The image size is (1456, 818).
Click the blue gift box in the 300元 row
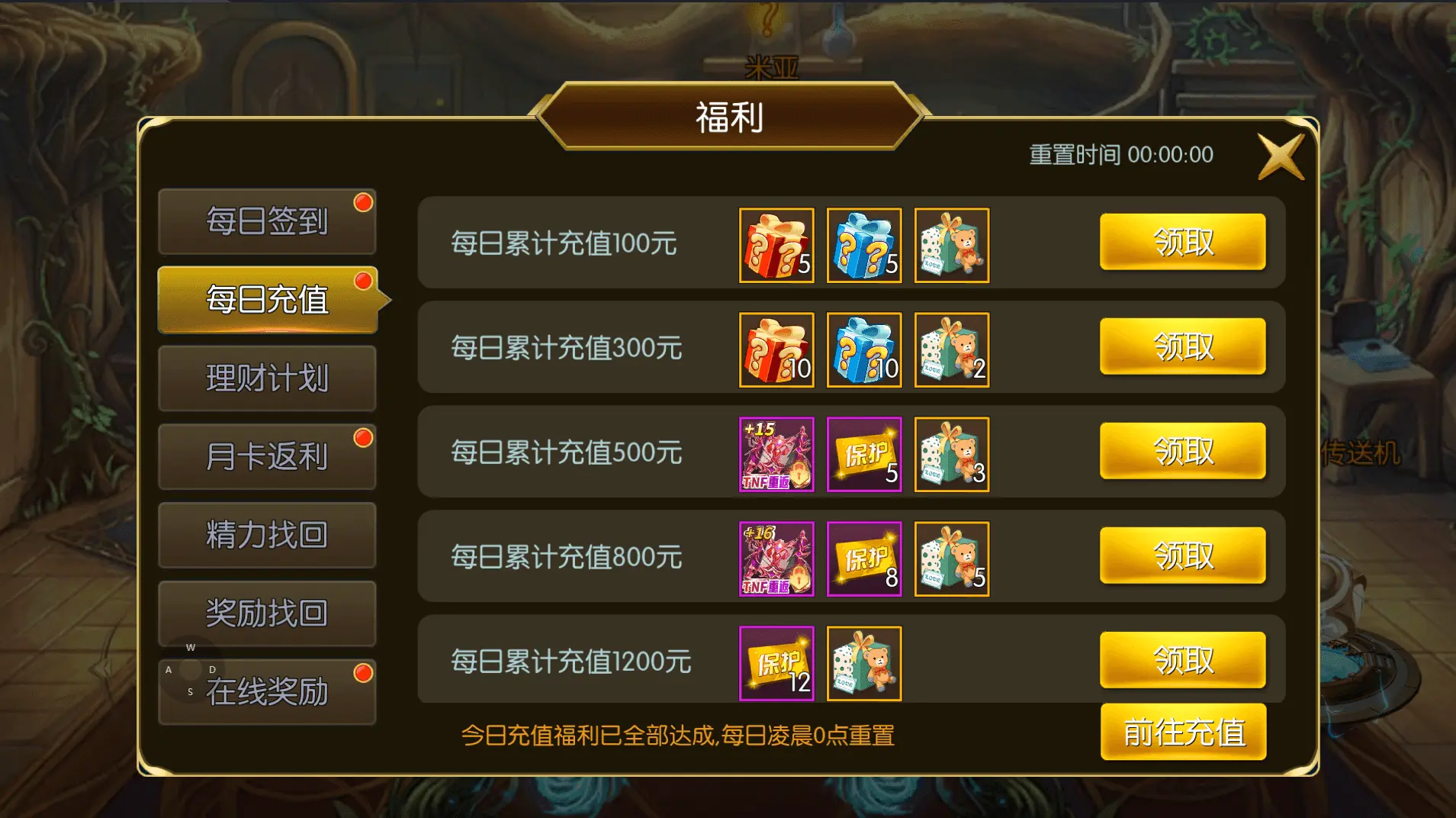[863, 350]
